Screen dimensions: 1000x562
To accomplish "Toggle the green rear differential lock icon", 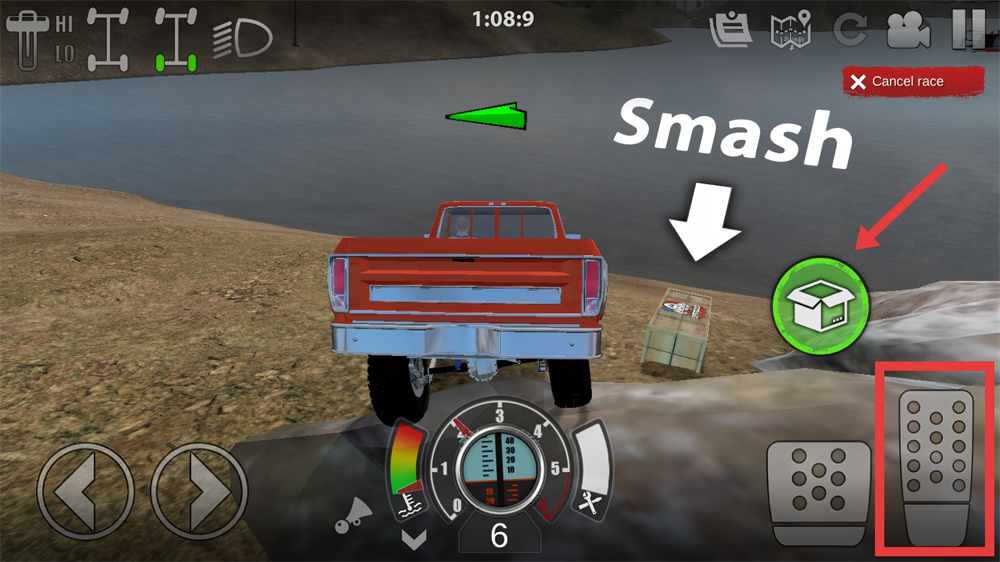I will tap(174, 39).
